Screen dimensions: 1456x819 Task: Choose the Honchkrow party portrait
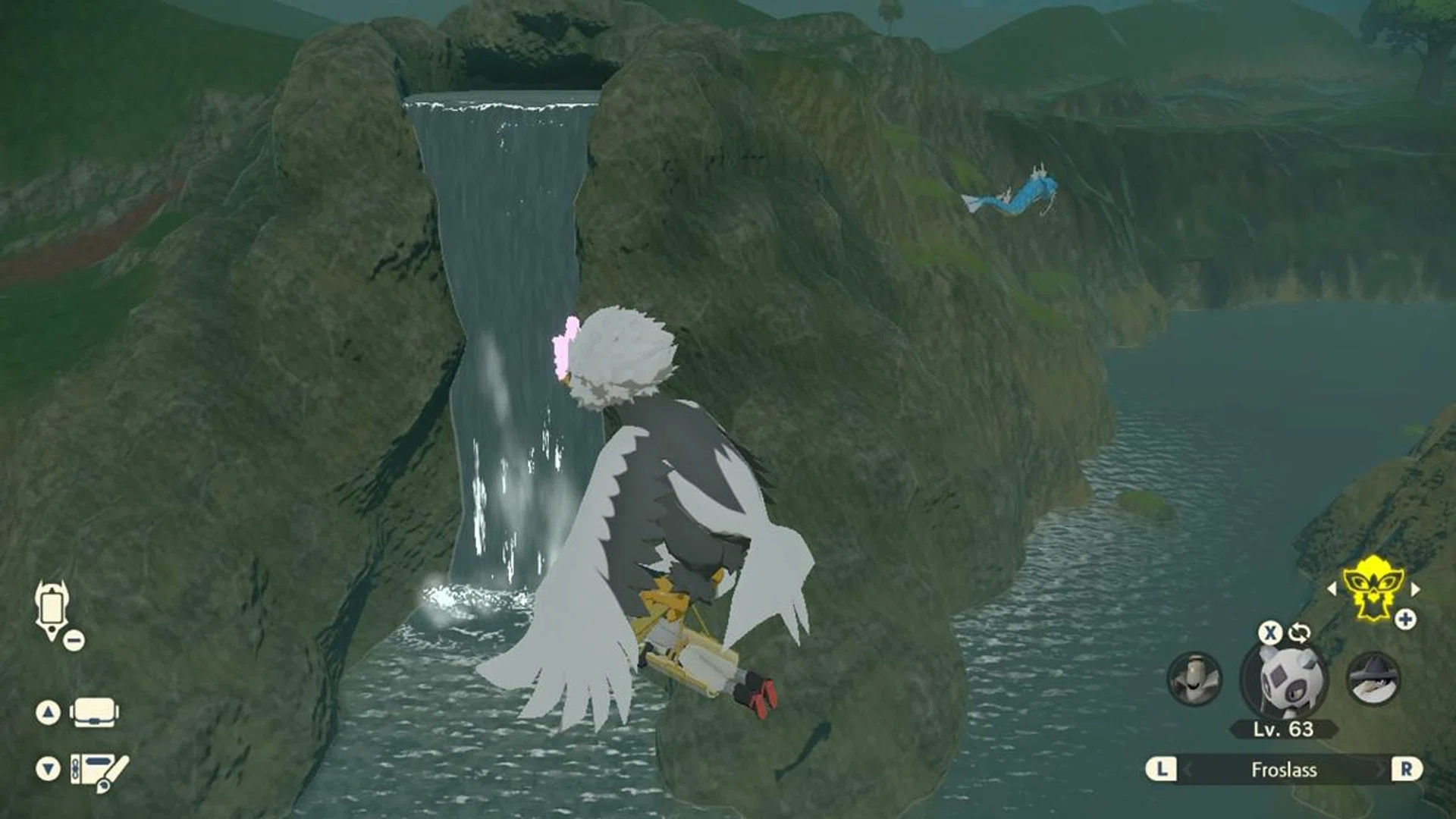[x=1373, y=678]
